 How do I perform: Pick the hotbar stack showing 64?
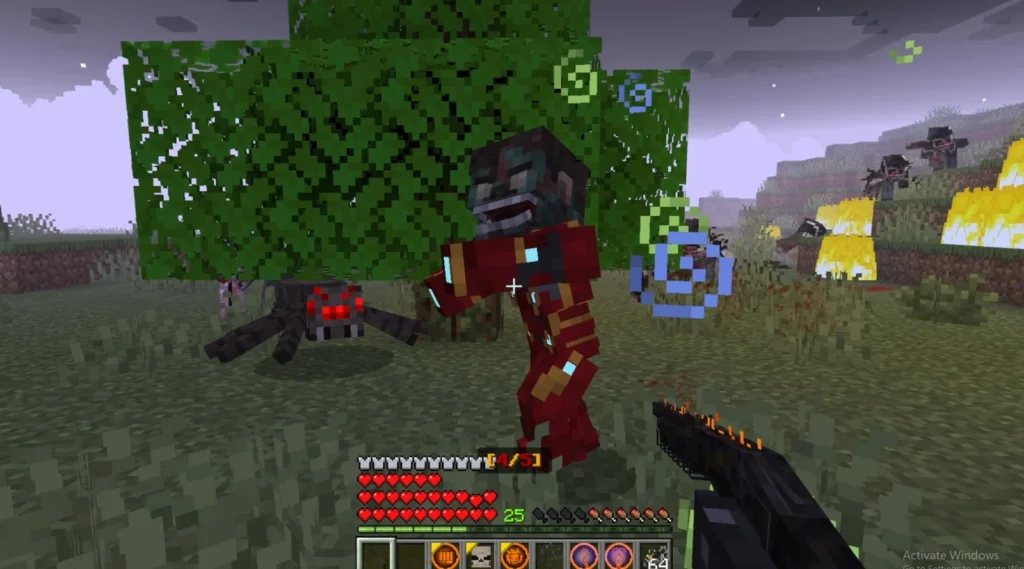(654, 554)
